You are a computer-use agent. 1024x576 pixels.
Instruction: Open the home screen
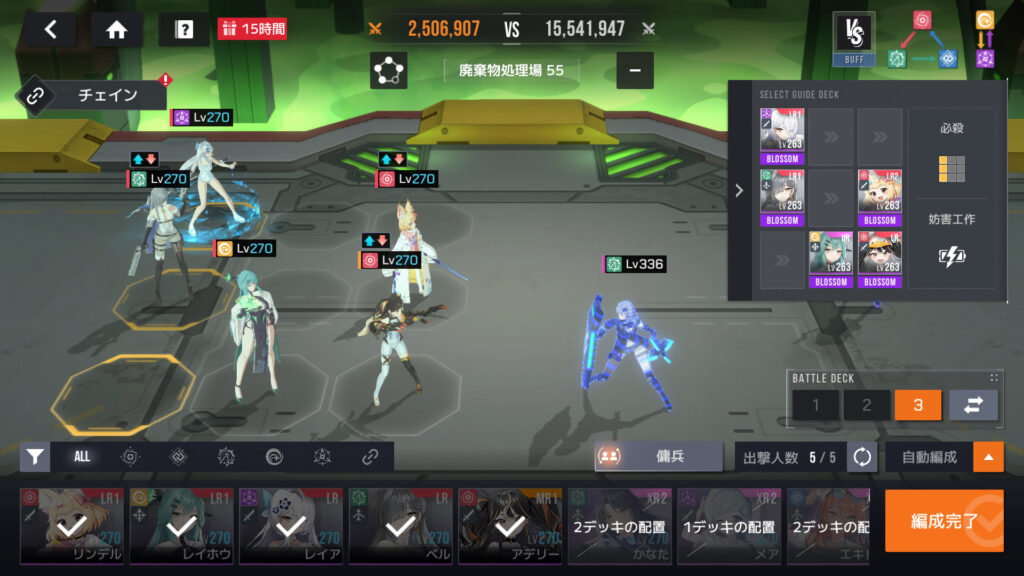coord(116,29)
